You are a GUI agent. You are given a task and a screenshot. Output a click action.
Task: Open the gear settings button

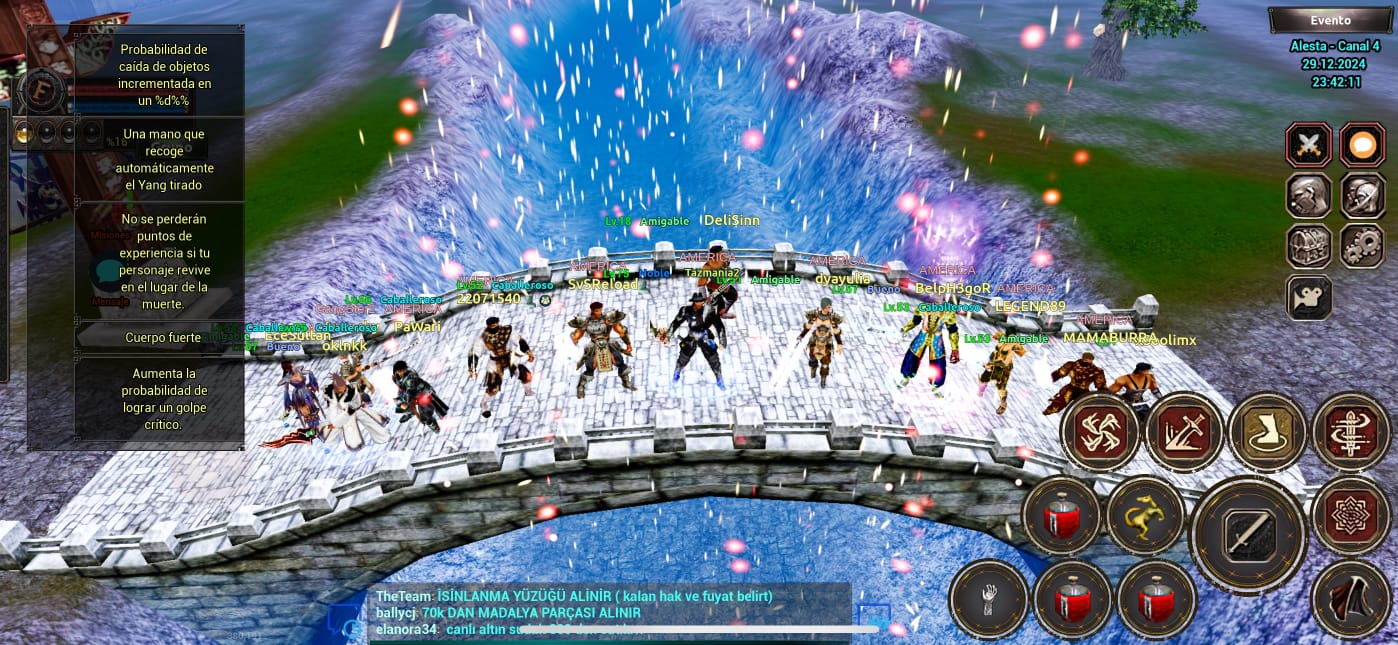tap(1361, 246)
